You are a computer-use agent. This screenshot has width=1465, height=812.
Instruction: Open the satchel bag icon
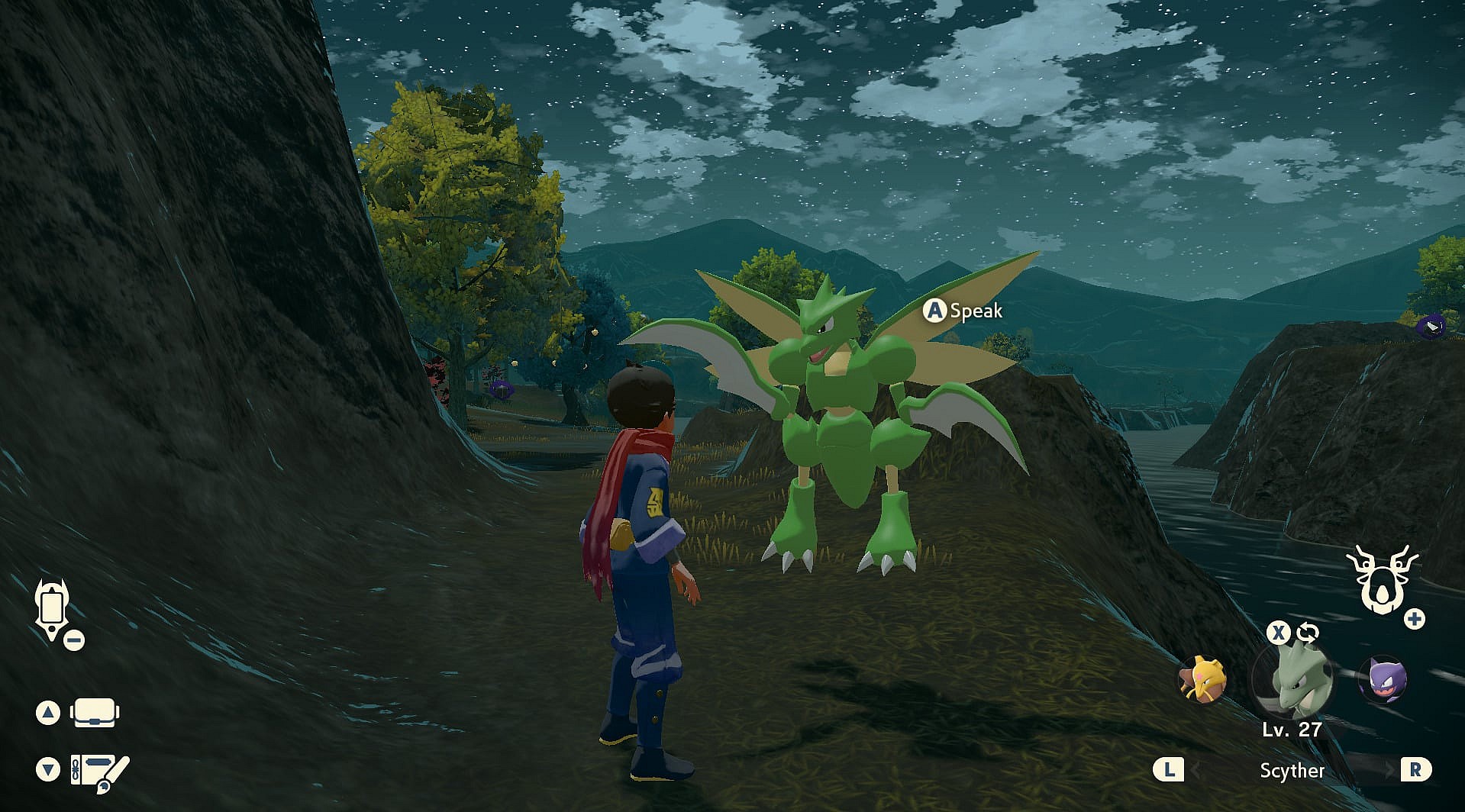tap(95, 713)
